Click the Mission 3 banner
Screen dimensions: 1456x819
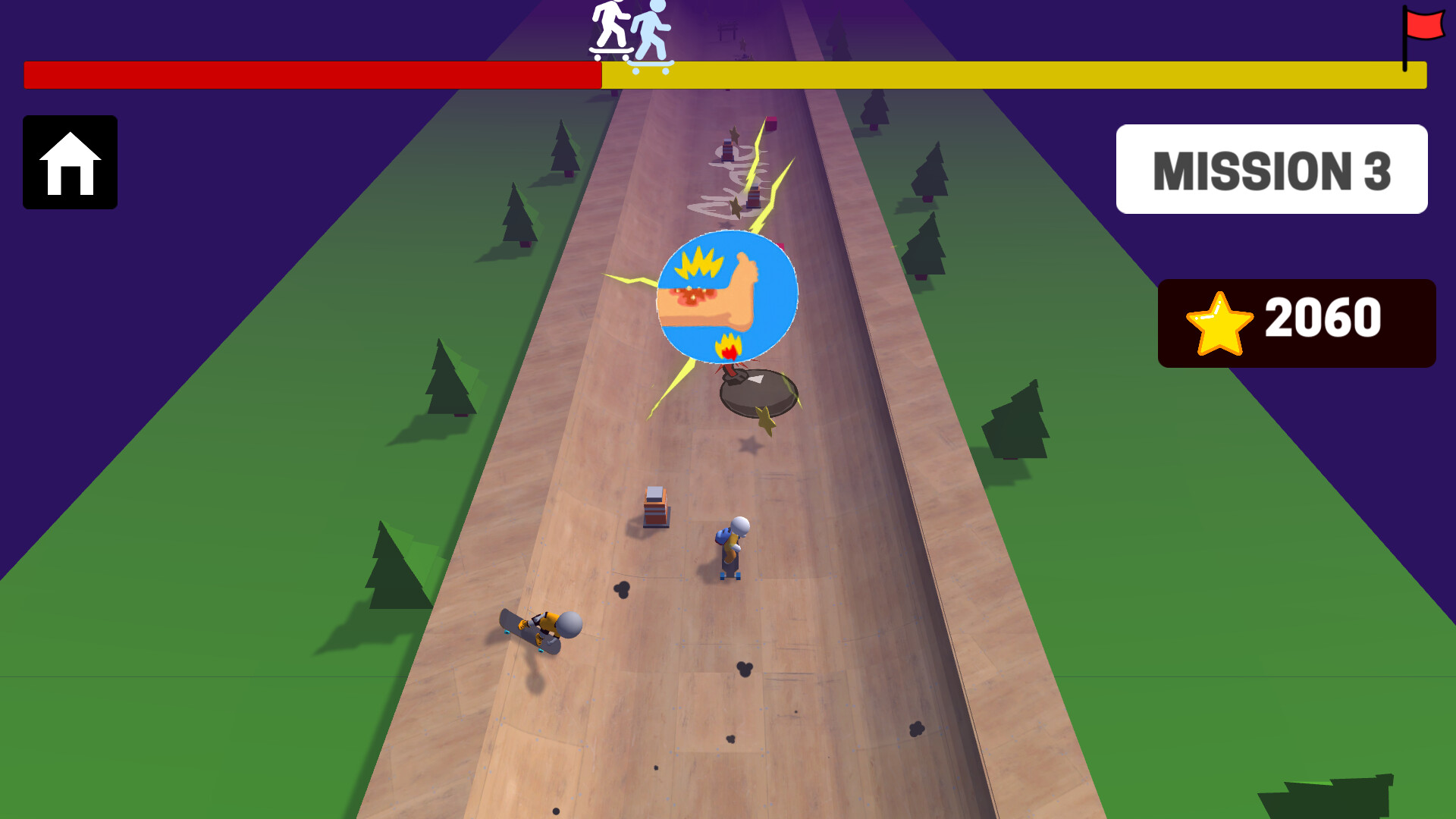pyautogui.click(x=1272, y=169)
